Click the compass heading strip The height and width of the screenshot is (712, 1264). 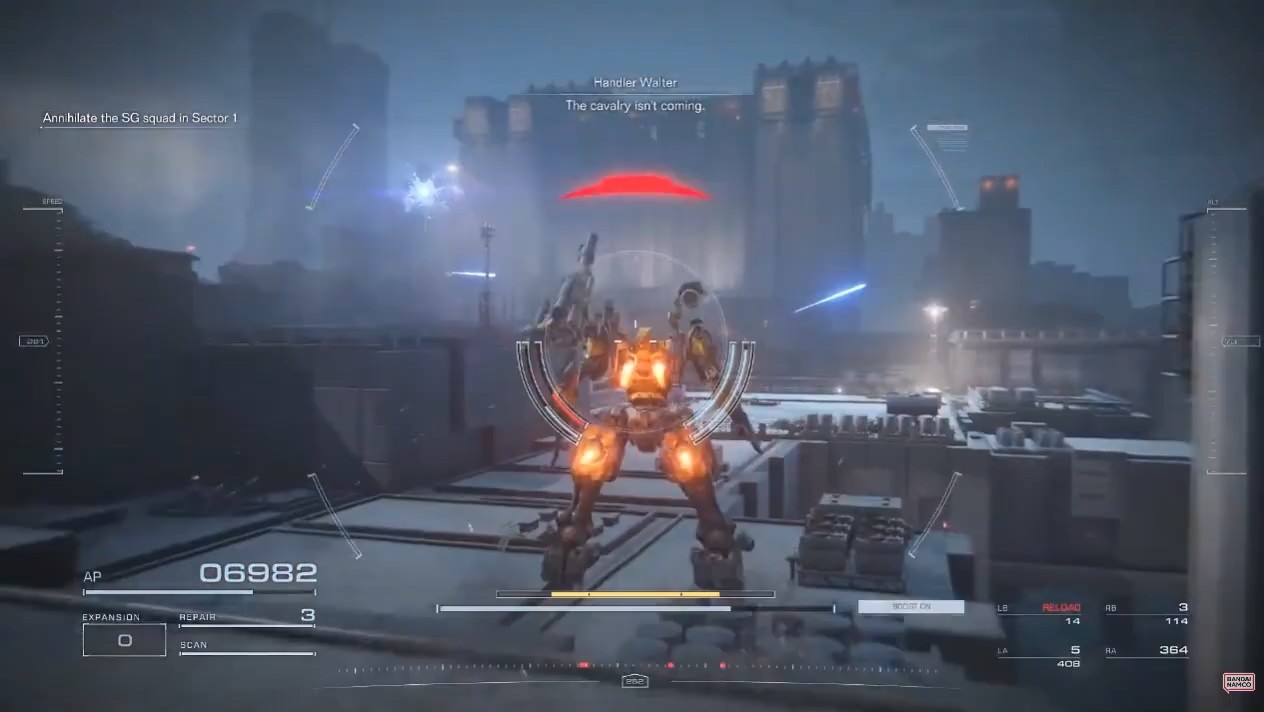[634, 668]
